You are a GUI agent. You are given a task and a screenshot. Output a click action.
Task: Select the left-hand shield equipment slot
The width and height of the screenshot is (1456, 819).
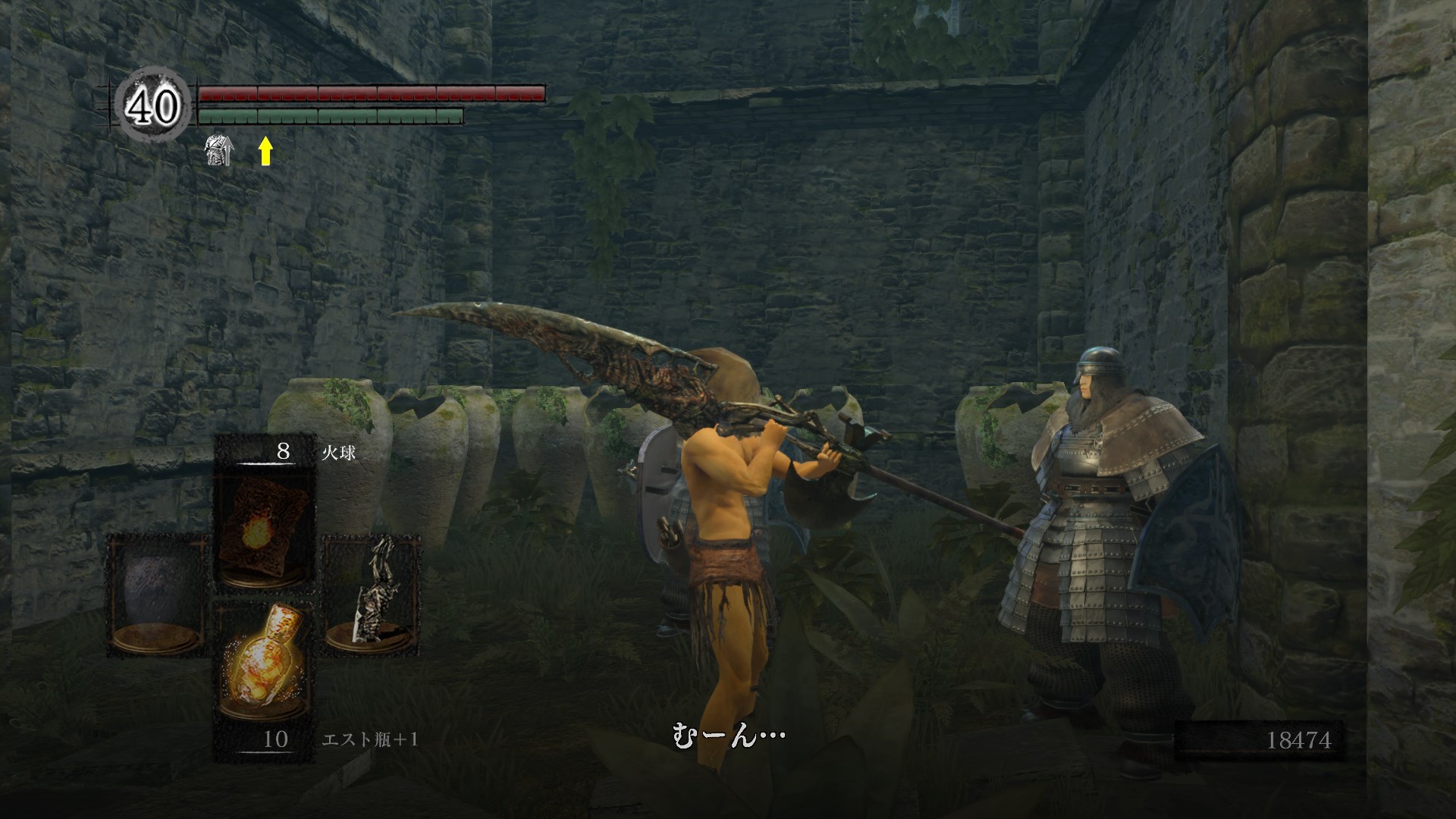click(158, 595)
